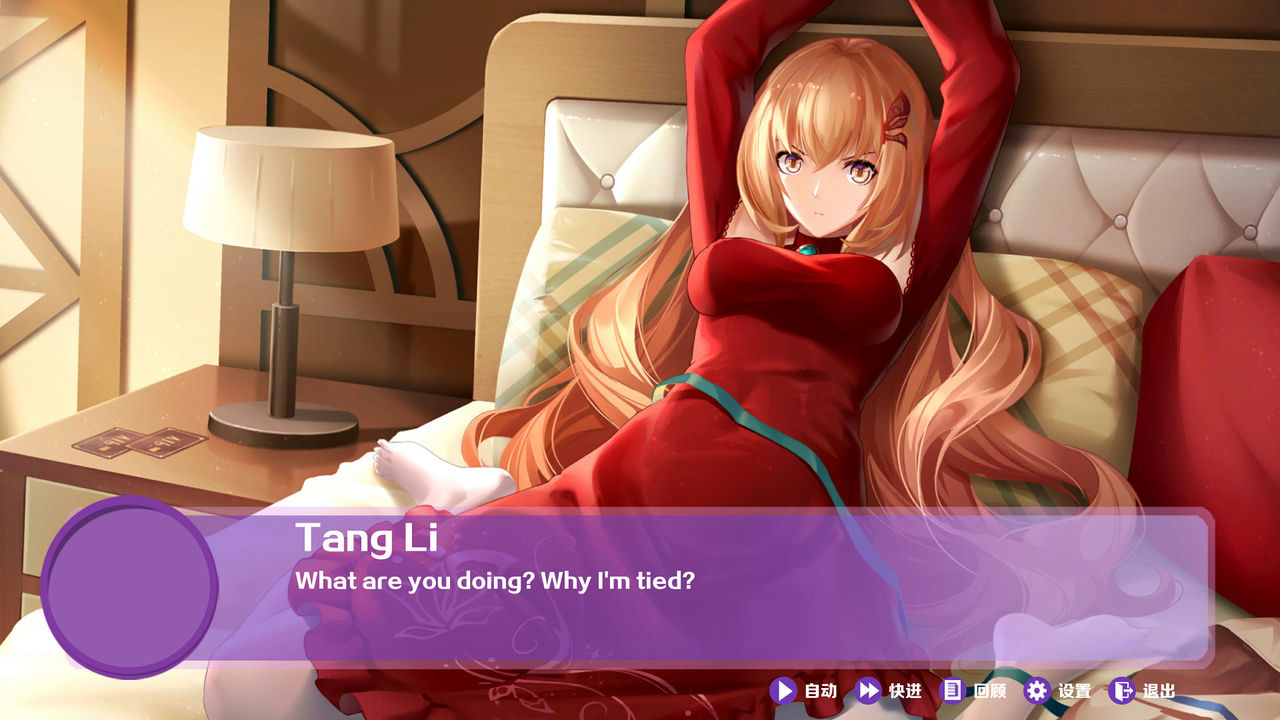The image size is (1280, 720).
Task: Quit the story via the 退出 entry
Action: point(1157,688)
